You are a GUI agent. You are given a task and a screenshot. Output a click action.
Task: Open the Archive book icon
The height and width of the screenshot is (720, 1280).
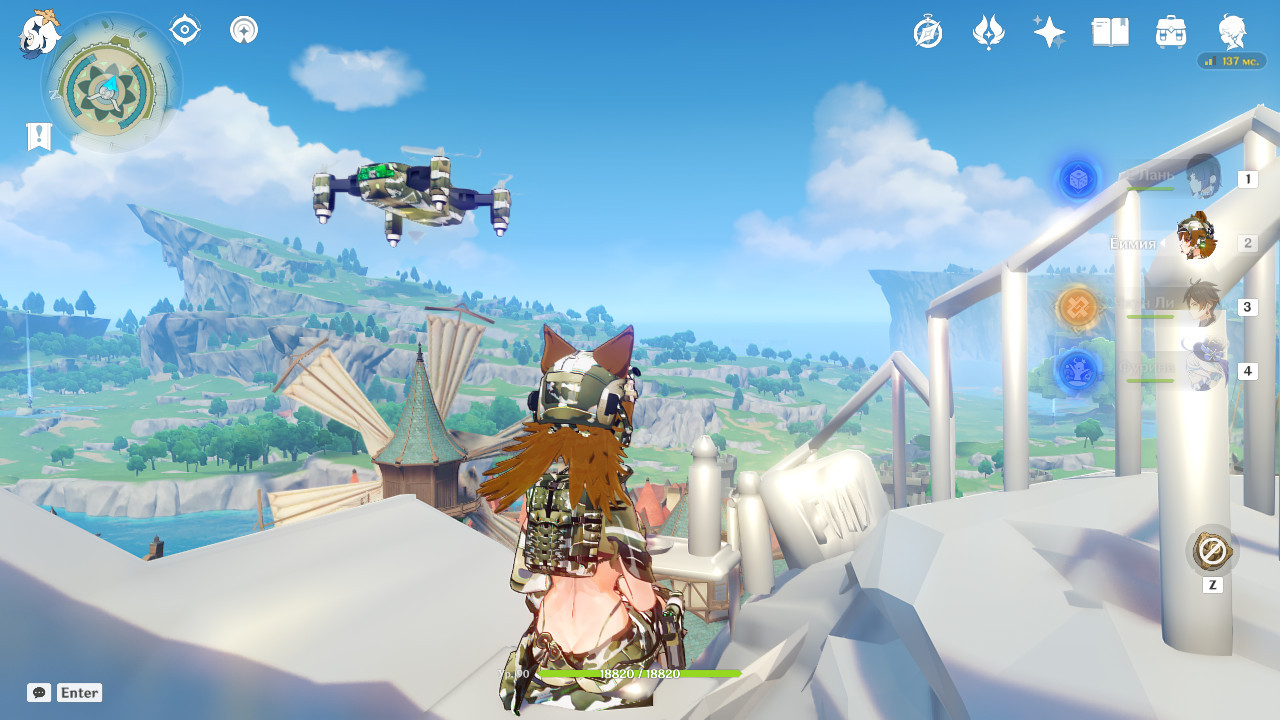1110,32
